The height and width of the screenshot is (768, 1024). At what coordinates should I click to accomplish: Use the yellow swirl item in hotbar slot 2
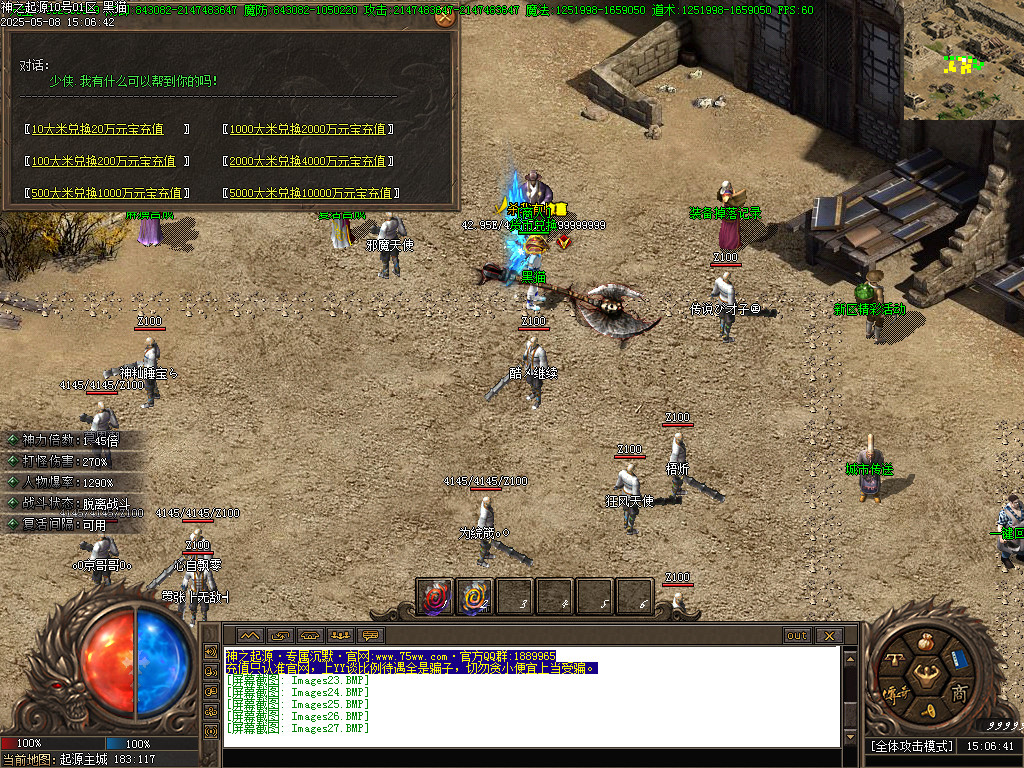point(473,597)
